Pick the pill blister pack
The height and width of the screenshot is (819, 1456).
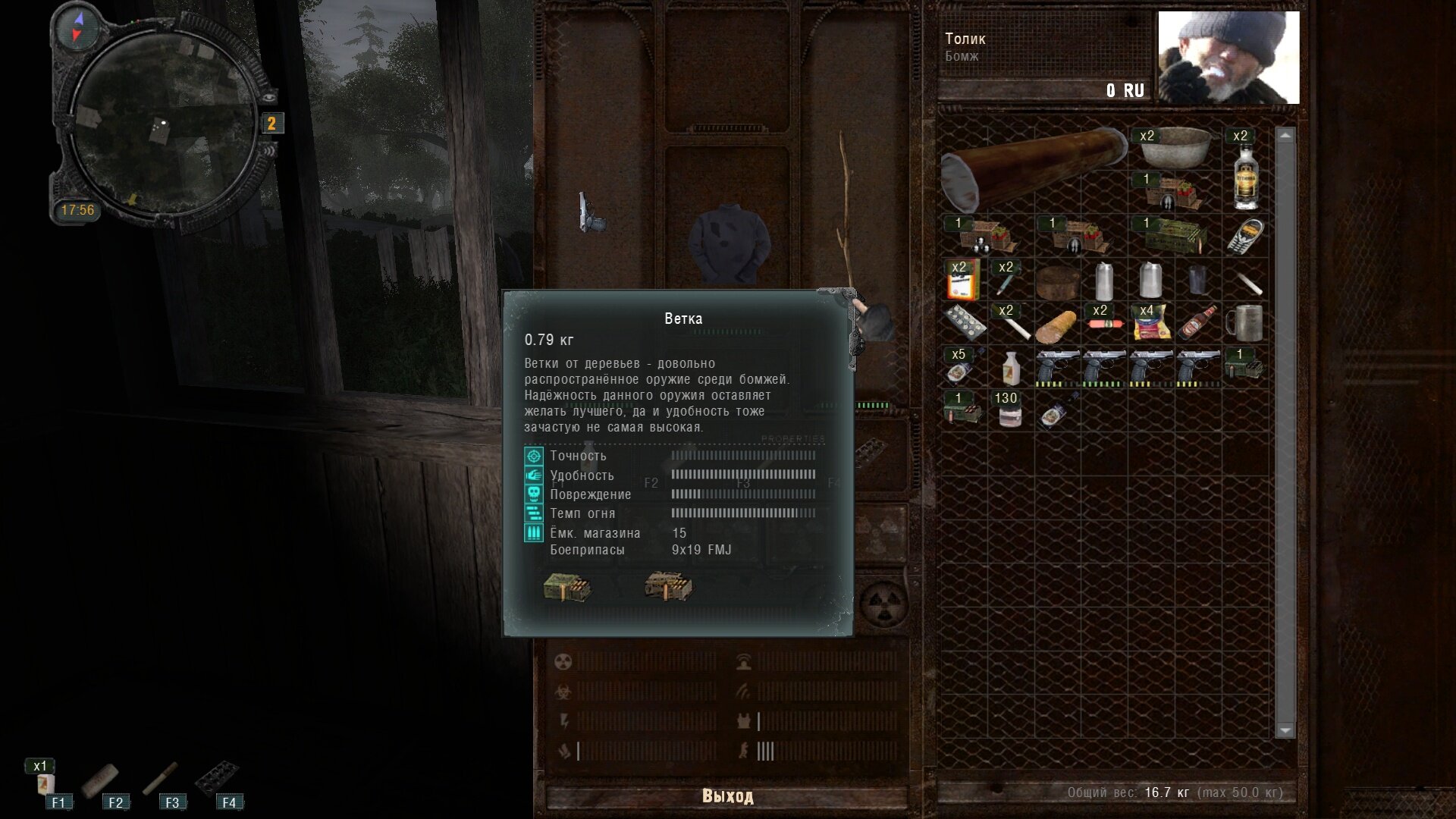coord(964,324)
